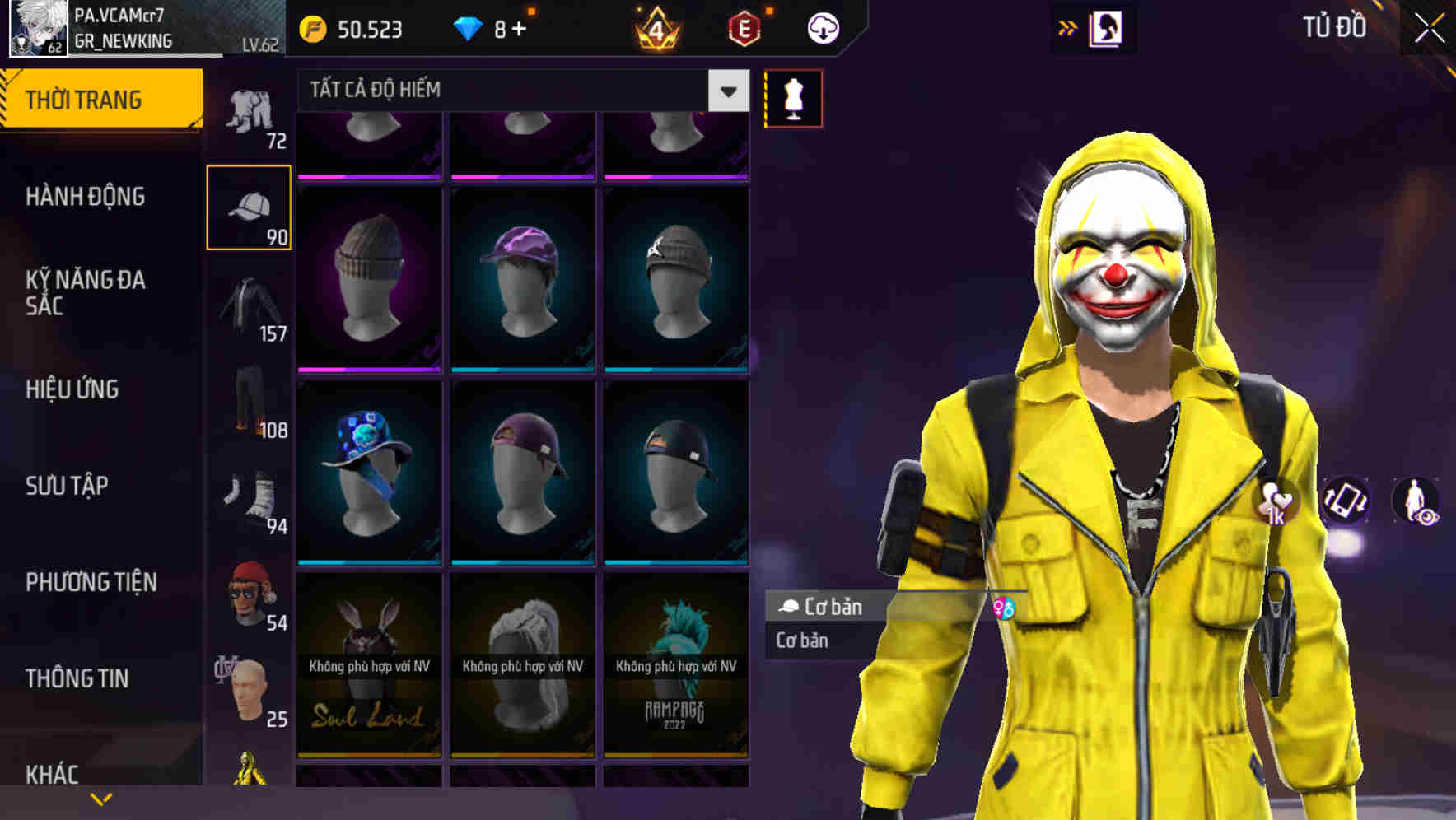
Task: Switch to the HÀNH ĐỘNG tab
Action: [x=86, y=197]
